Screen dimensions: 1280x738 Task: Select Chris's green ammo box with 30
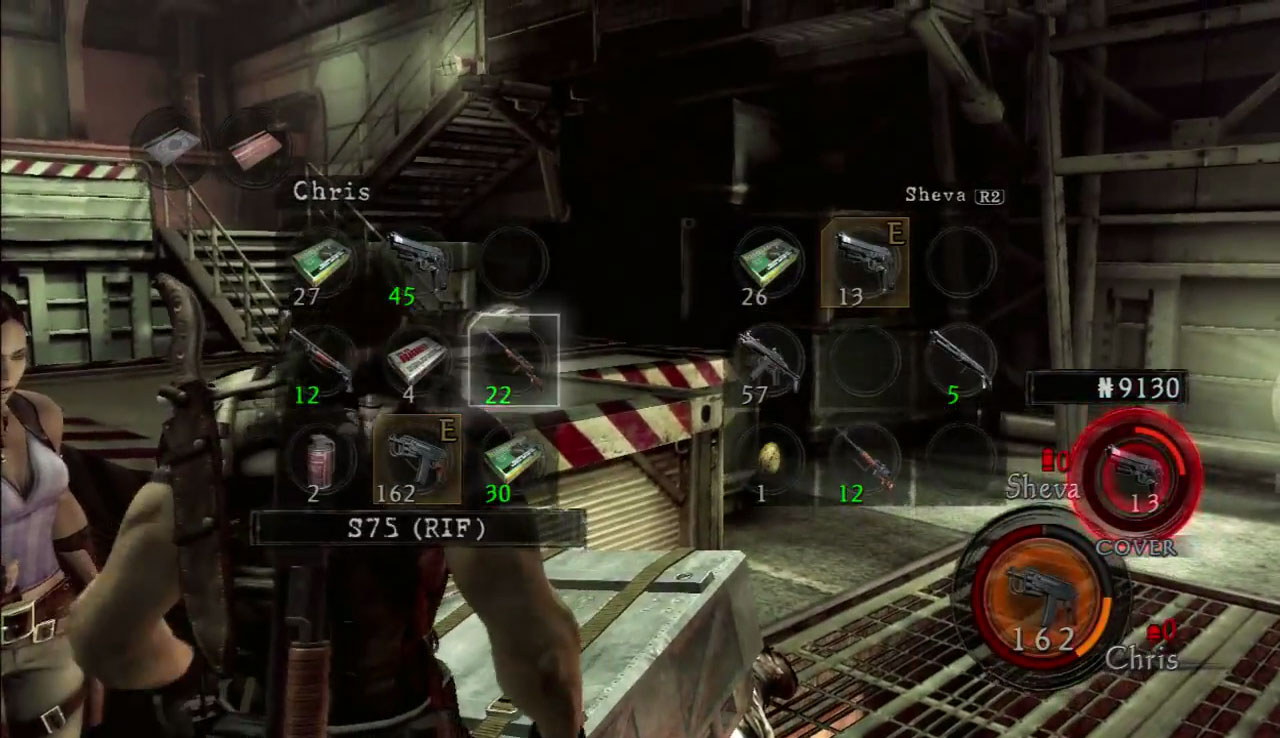click(x=513, y=458)
